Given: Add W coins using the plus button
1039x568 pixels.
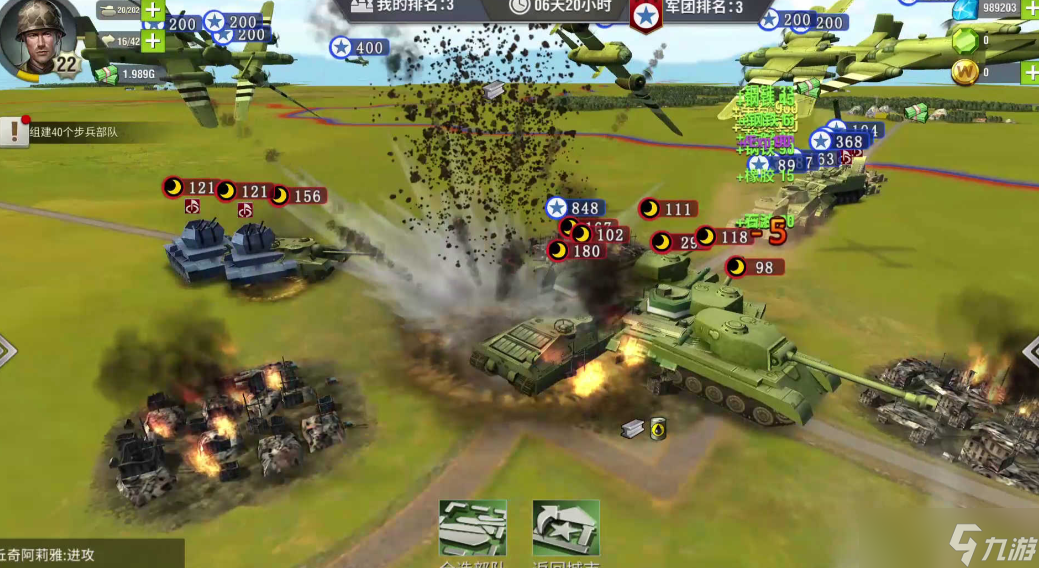Looking at the screenshot, I should (1030, 72).
